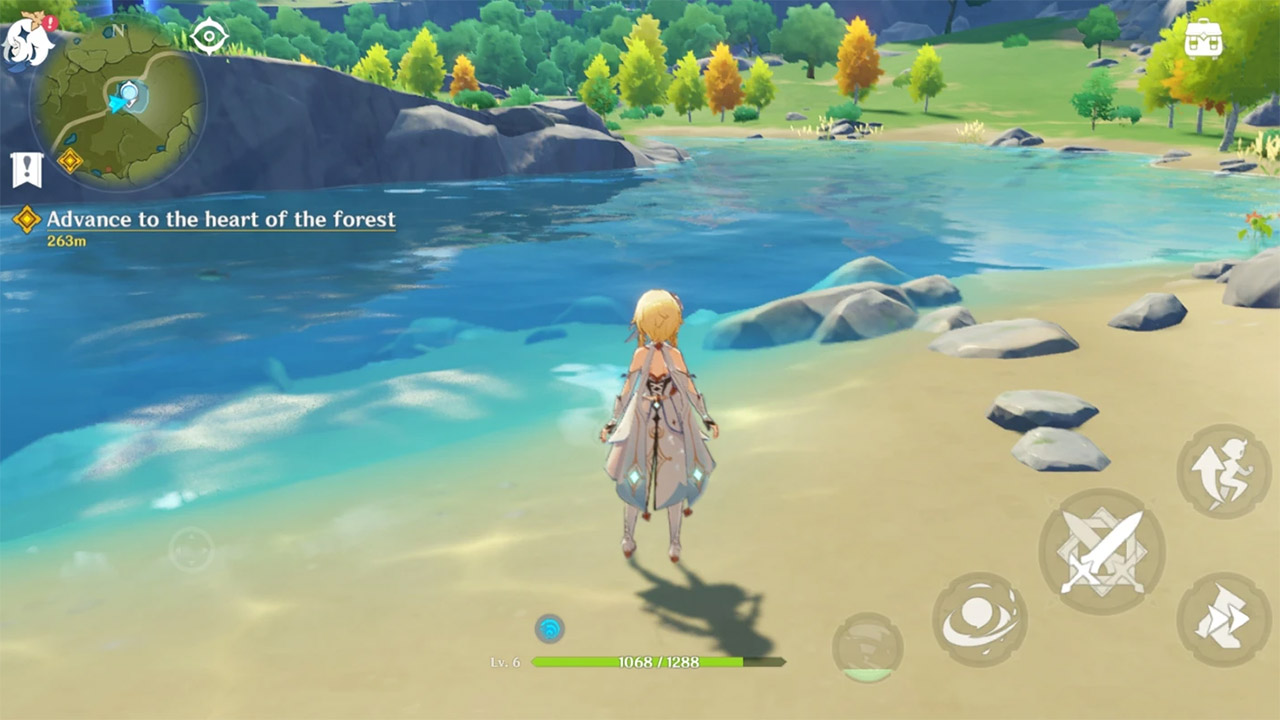The height and width of the screenshot is (720, 1280).
Task: Attack with the sword button
Action: coord(1101,551)
